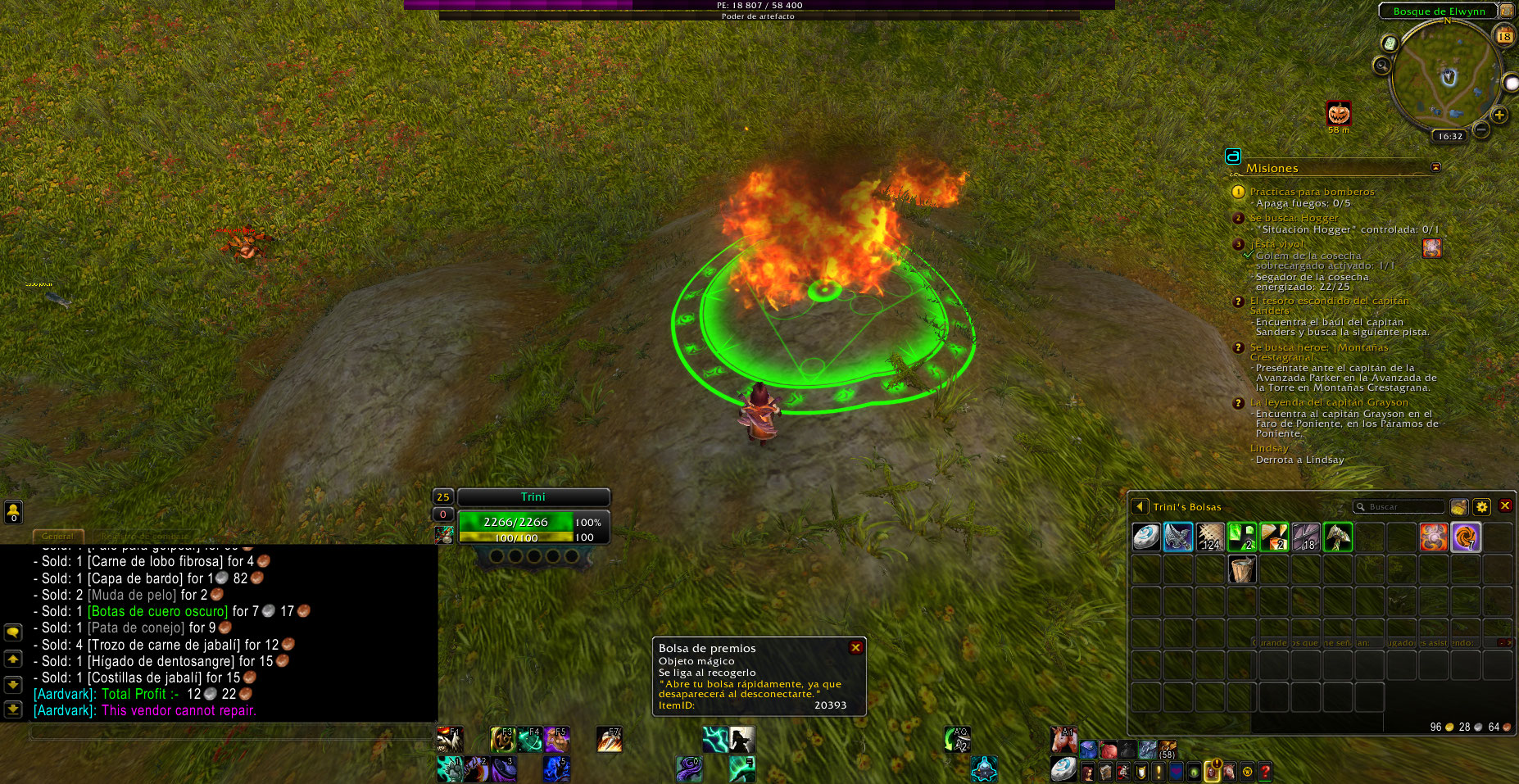Image resolution: width=1519 pixels, height=784 pixels.
Task: Click the minimap tracking magnifier button
Action: [1383, 66]
